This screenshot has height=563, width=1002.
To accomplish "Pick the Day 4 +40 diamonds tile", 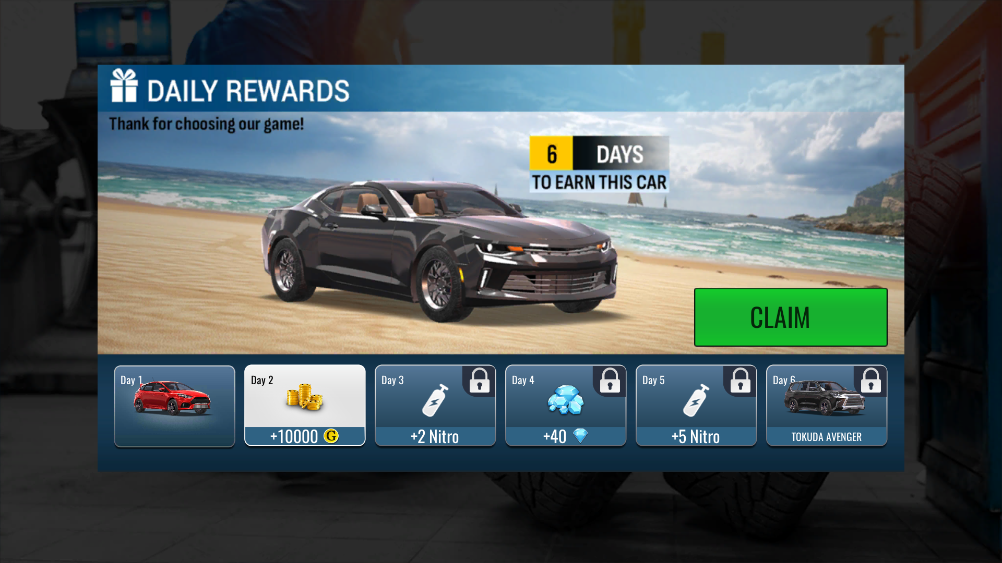I will (x=566, y=405).
